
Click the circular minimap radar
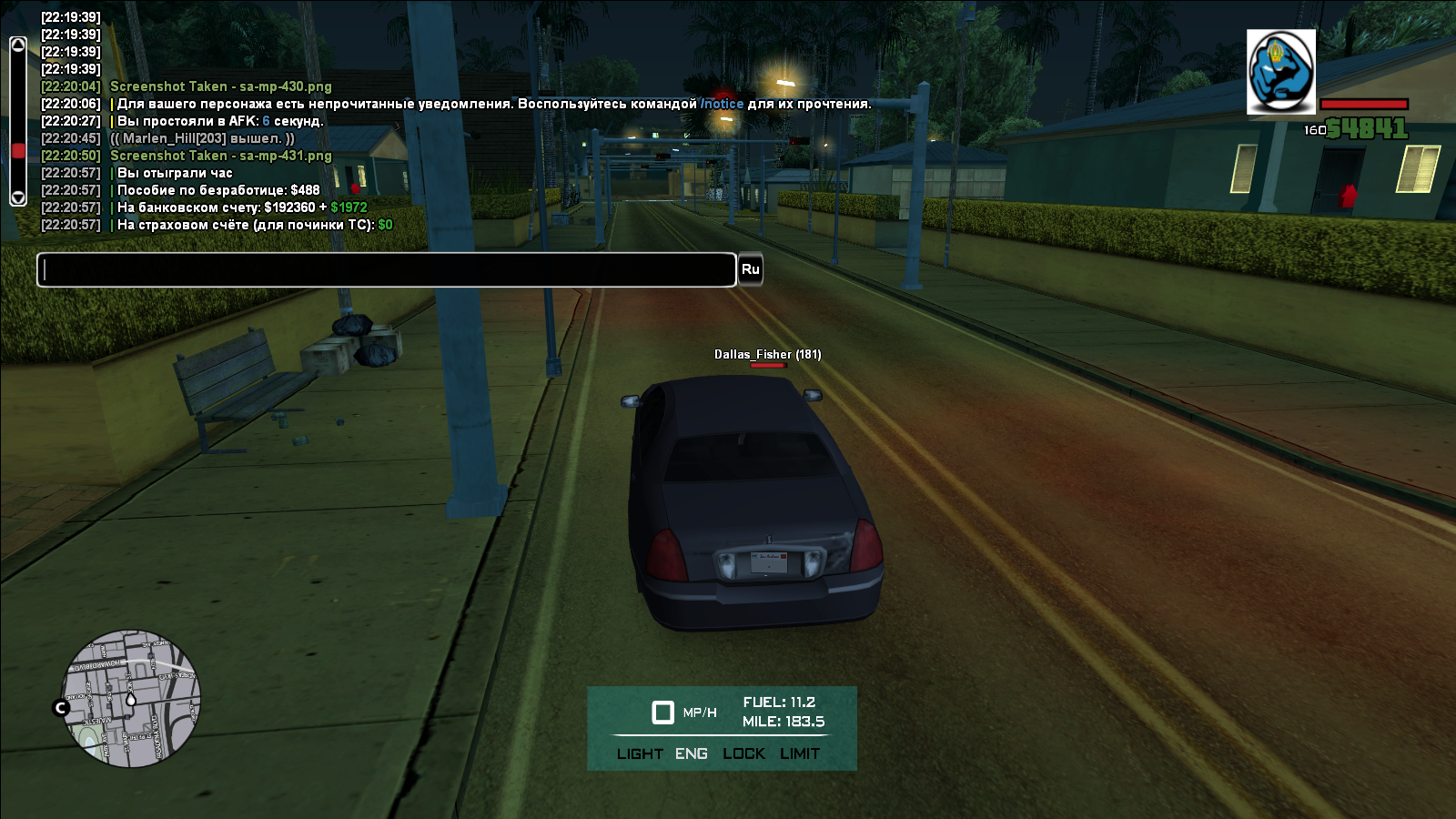[131, 699]
